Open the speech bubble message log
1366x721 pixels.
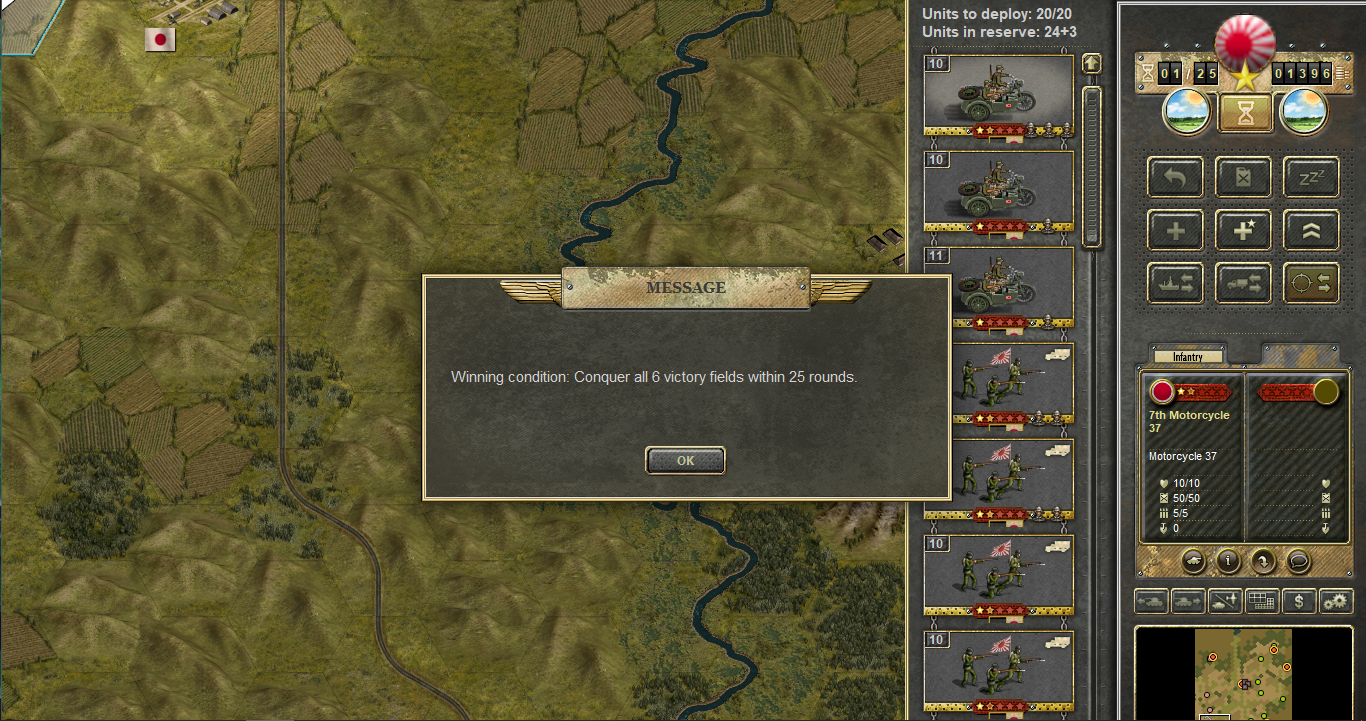(x=1298, y=561)
